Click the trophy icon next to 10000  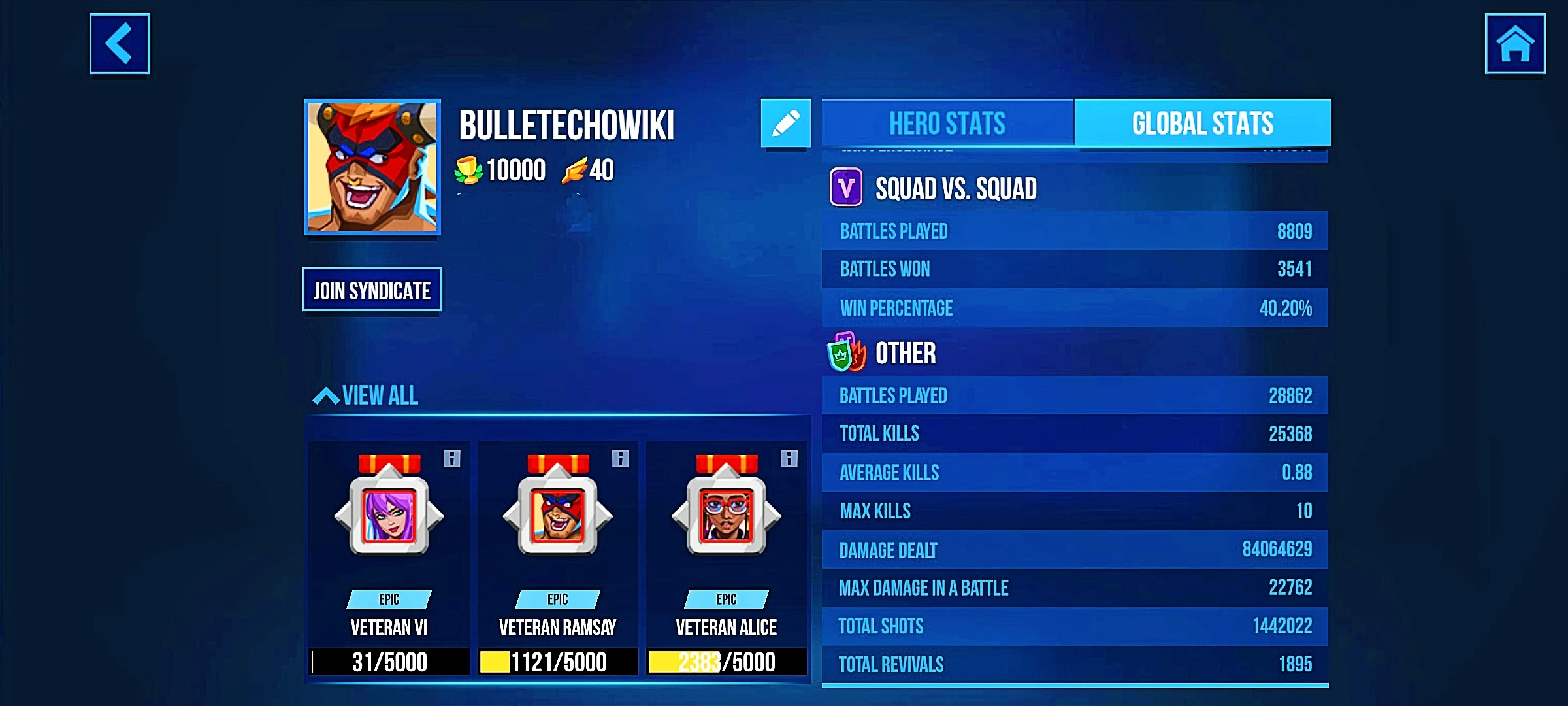470,170
